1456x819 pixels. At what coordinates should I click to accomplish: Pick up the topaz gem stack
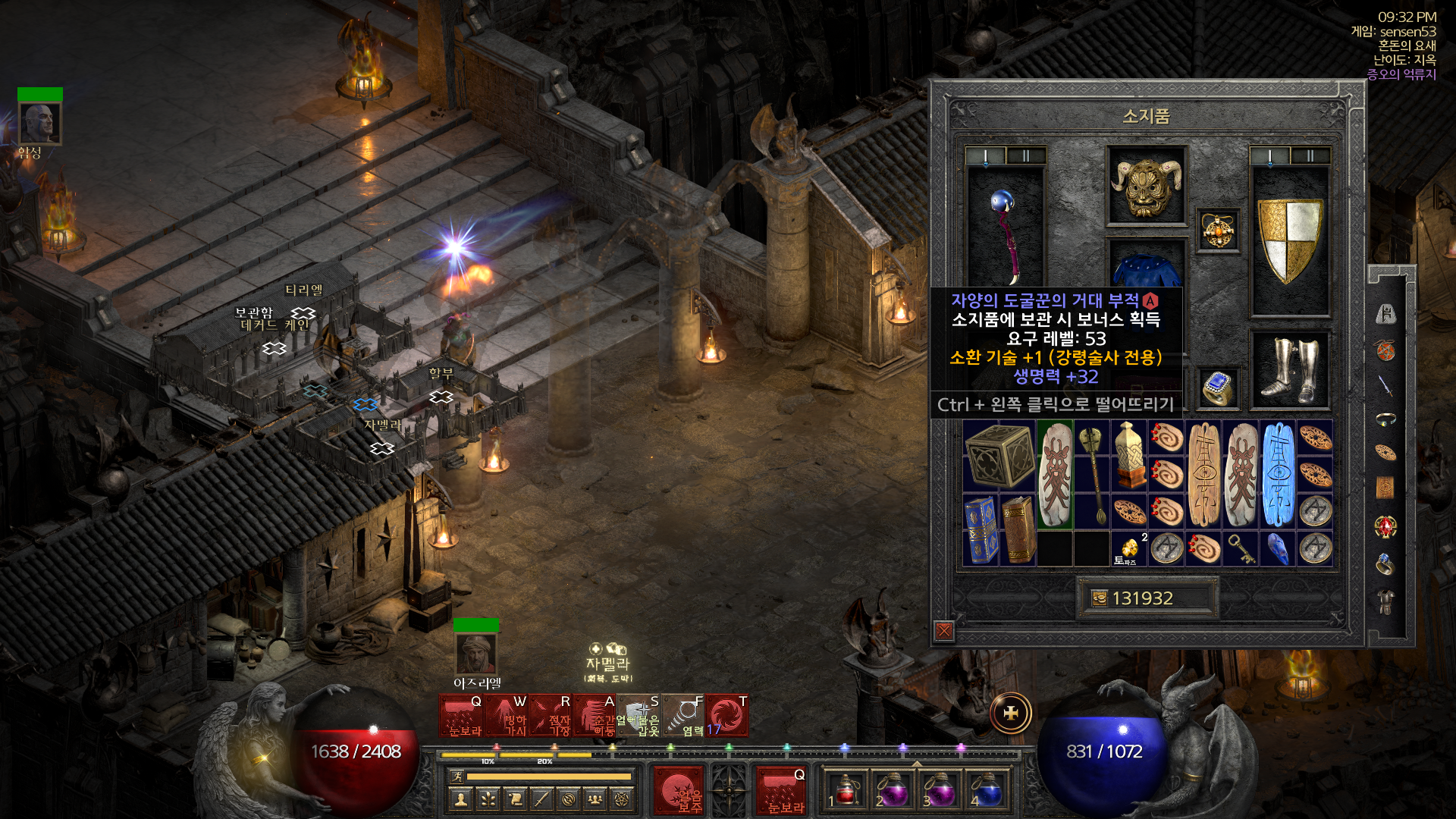(1129, 549)
